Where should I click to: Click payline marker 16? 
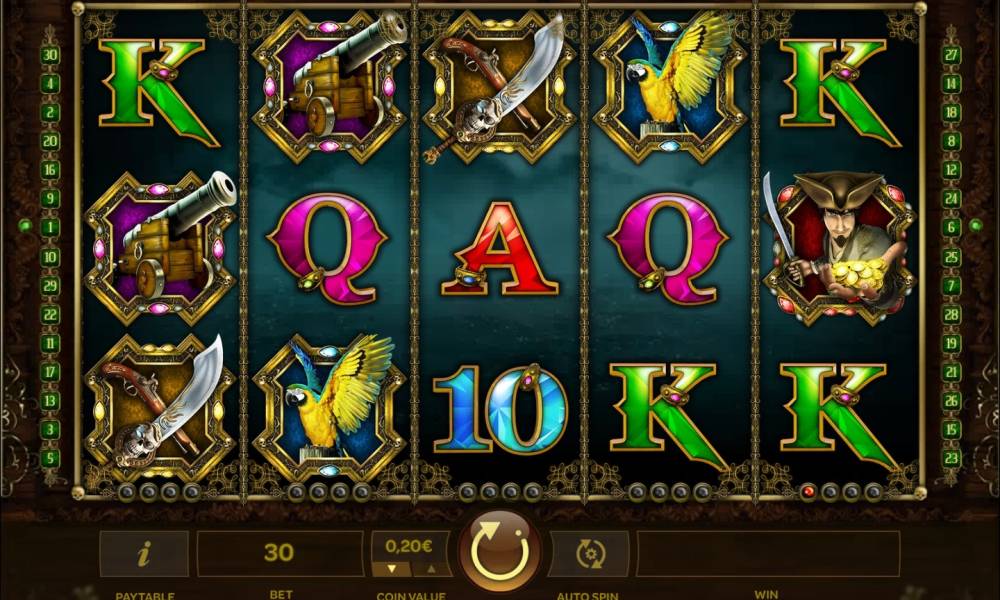pos(50,170)
